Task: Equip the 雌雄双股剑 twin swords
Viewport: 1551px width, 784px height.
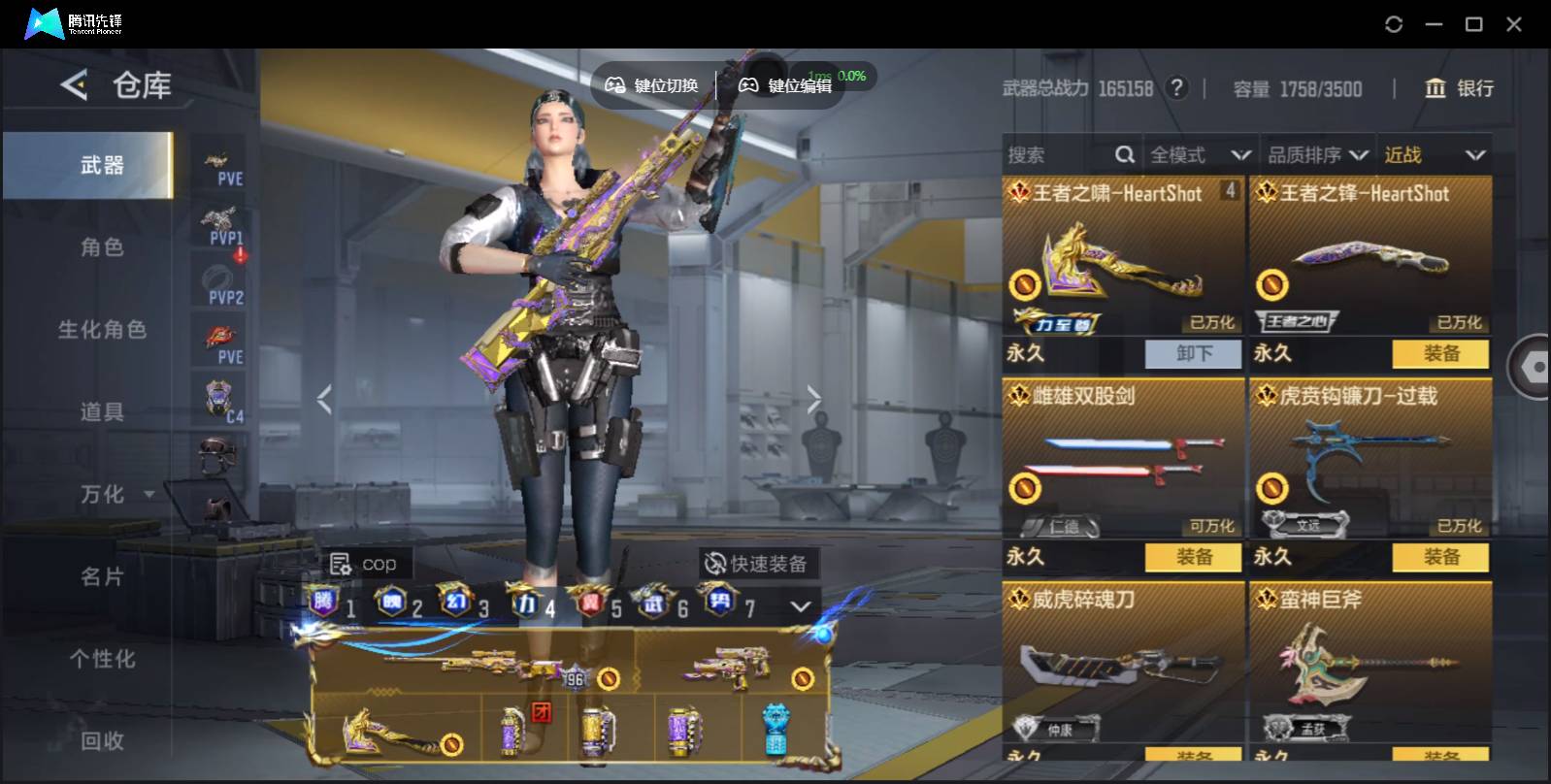Action: 1193,557
